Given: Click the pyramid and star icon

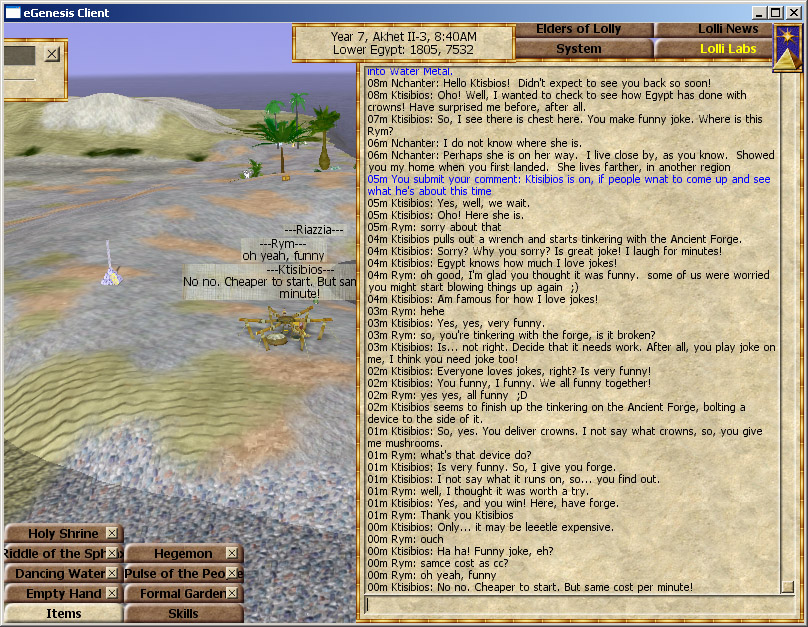Looking at the screenshot, I should [x=787, y=47].
